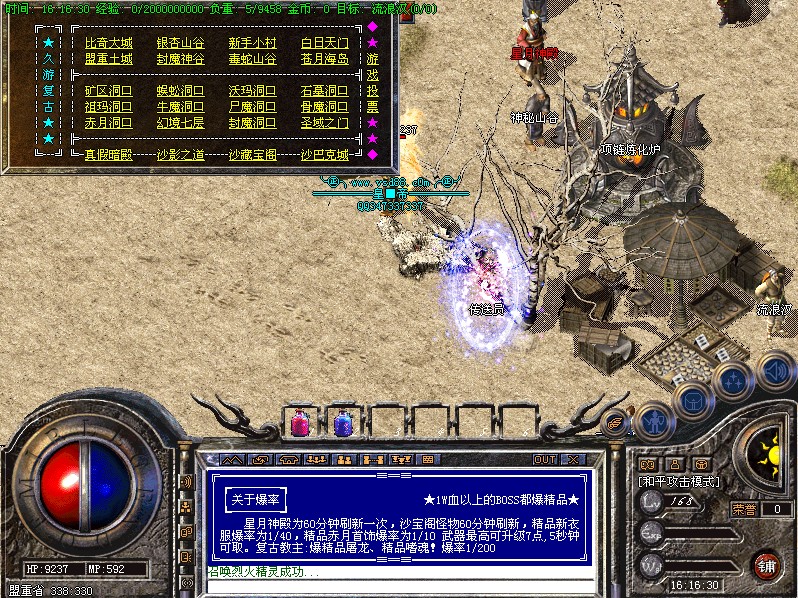
Task: Open the shop with the red 铺 button
Action: 766,565
